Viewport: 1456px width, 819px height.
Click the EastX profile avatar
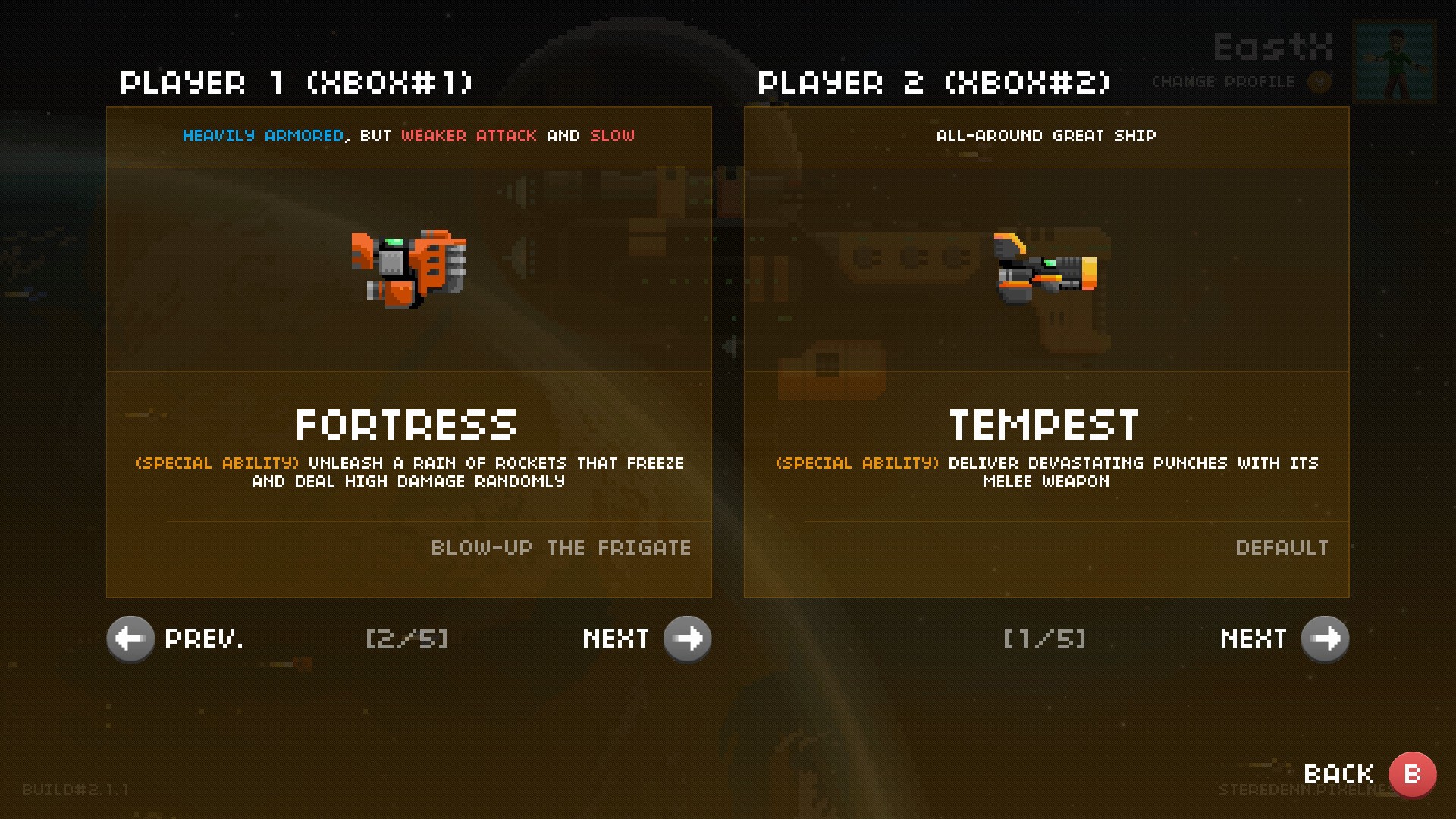(1395, 61)
